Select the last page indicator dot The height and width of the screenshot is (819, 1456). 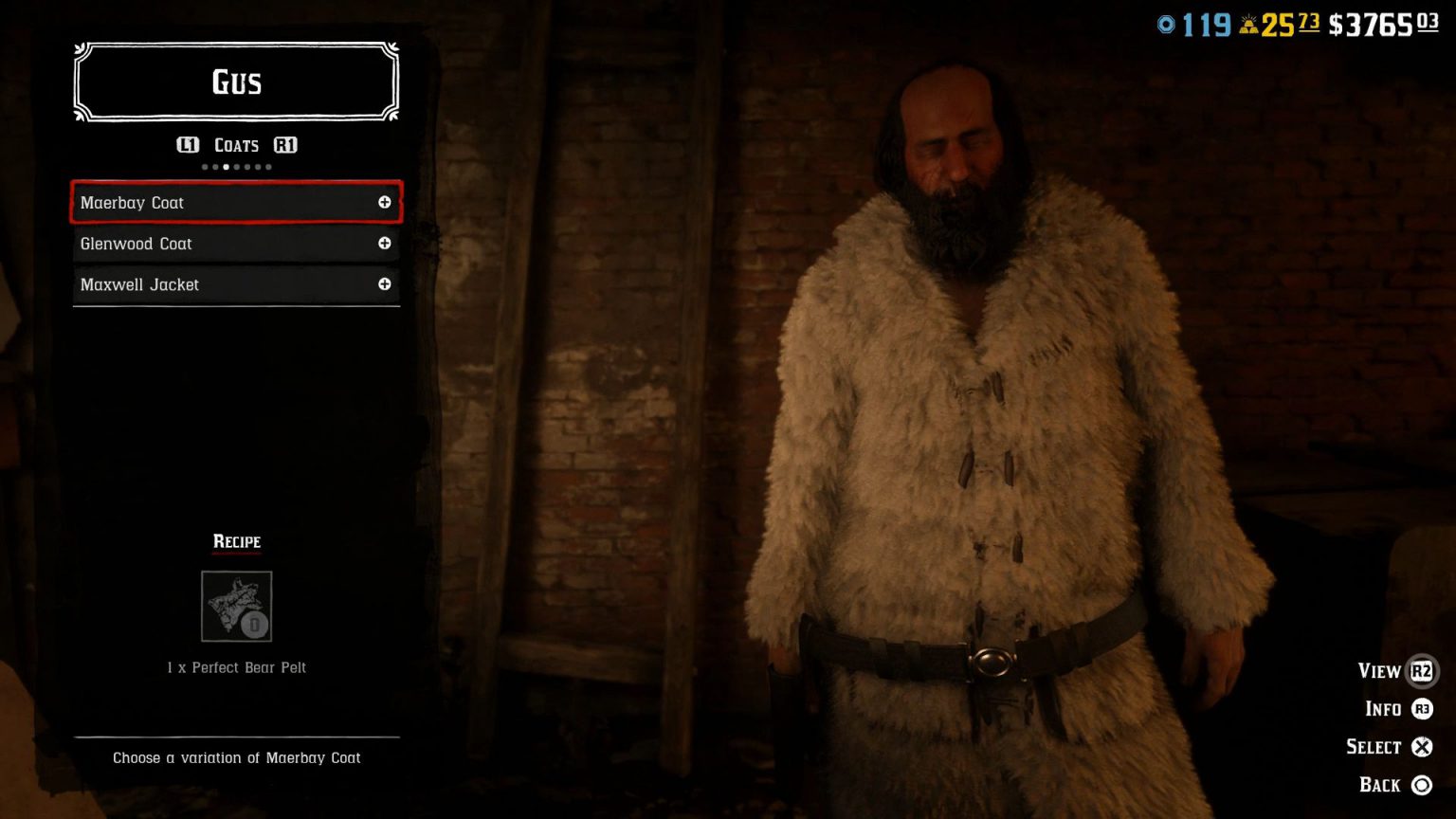(268, 166)
